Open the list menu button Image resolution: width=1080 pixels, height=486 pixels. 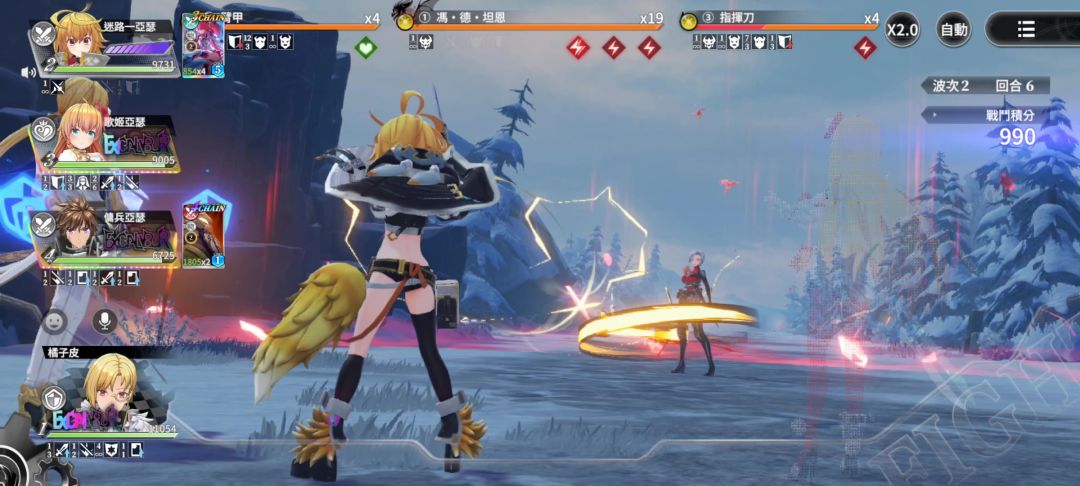(1026, 29)
